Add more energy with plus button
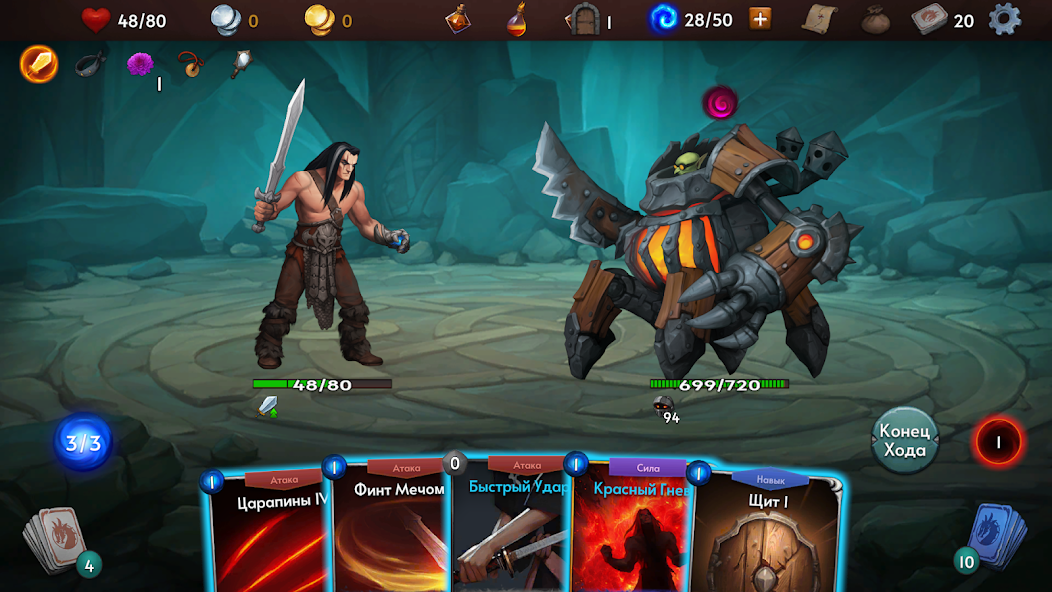The height and width of the screenshot is (592, 1052). click(760, 19)
